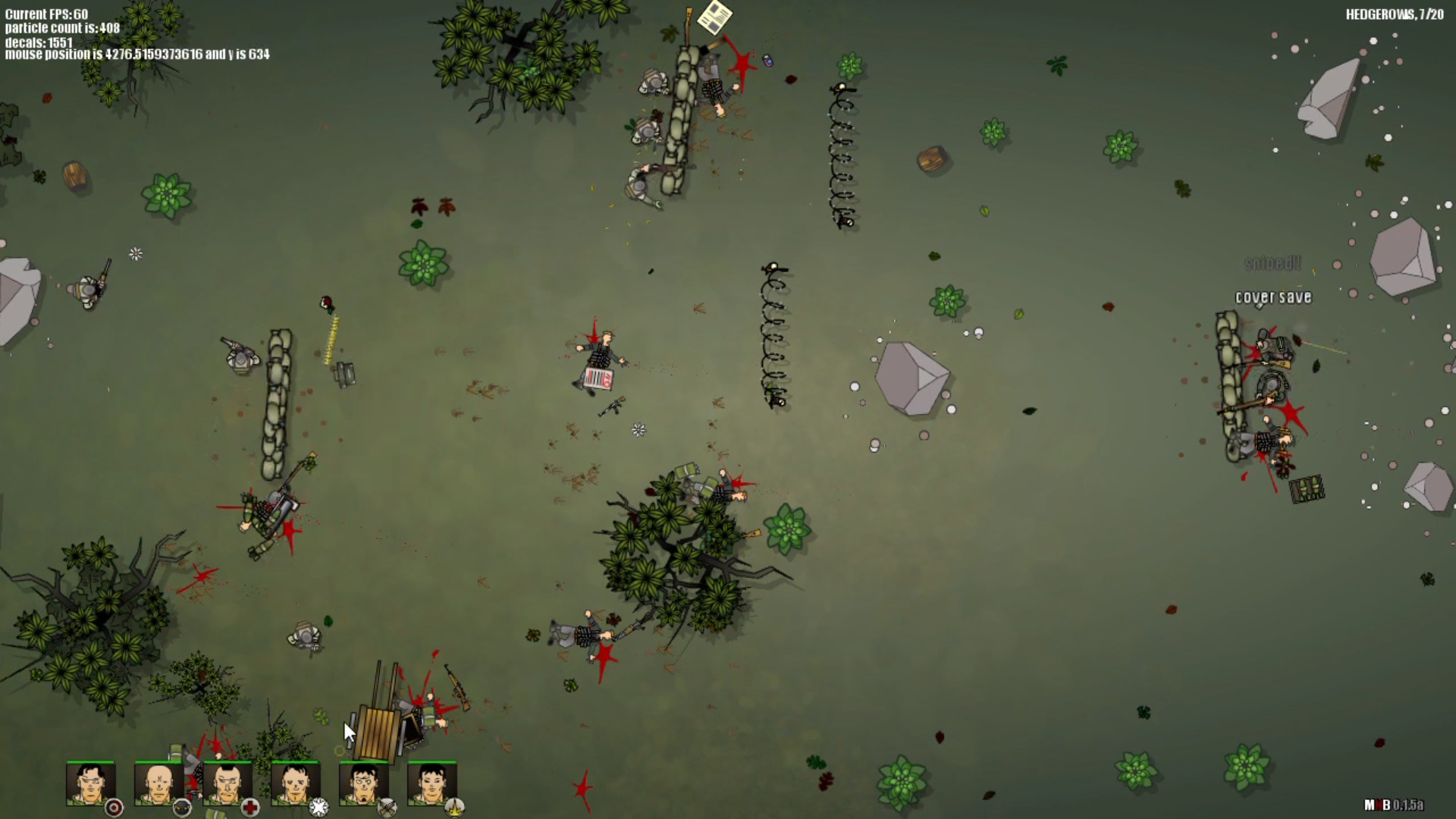Select the crossed rifles badge on fifth soldier
The width and height of the screenshot is (1456, 819).
tap(386, 809)
